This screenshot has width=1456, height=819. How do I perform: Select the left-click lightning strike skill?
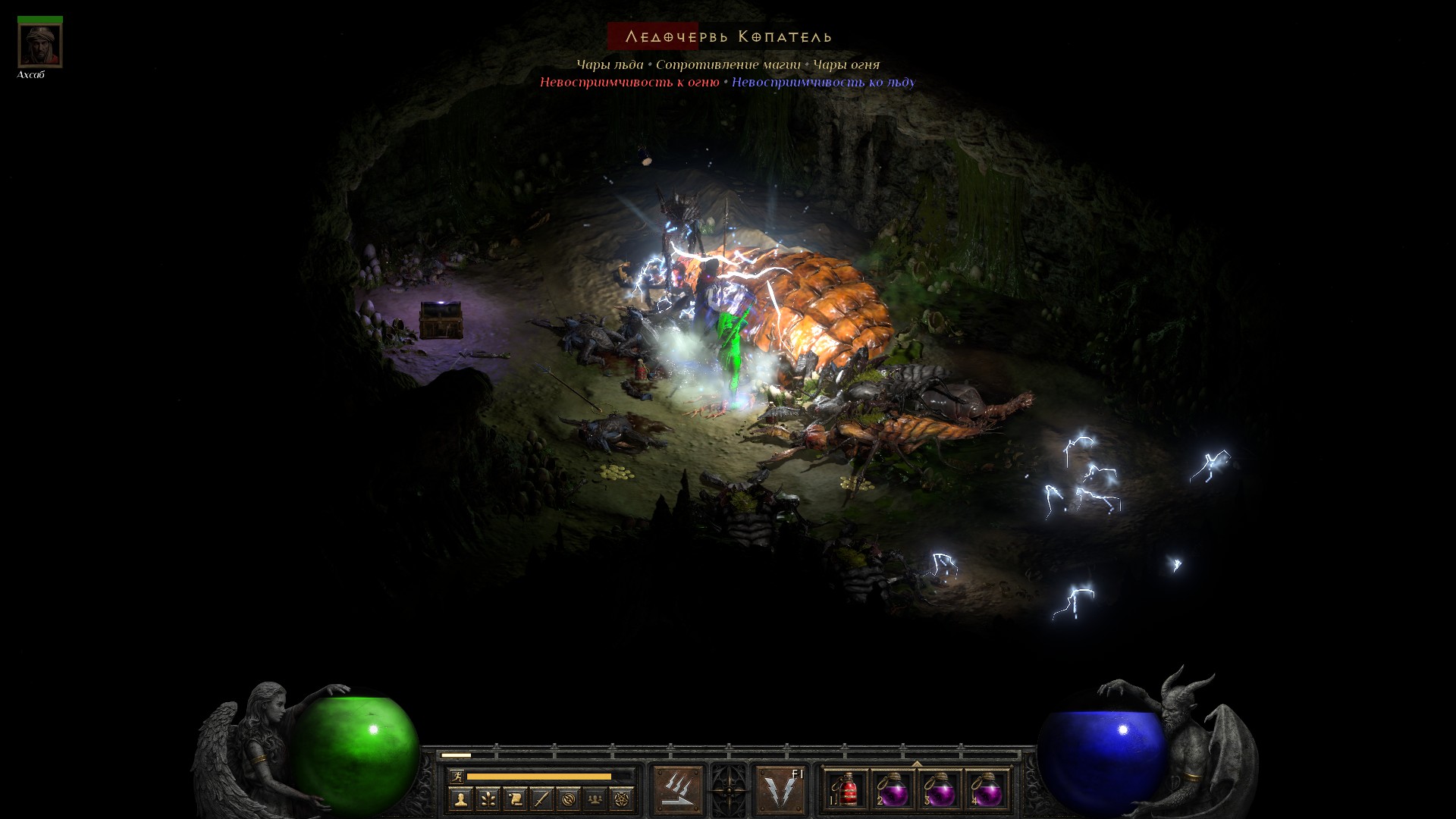pos(677,790)
